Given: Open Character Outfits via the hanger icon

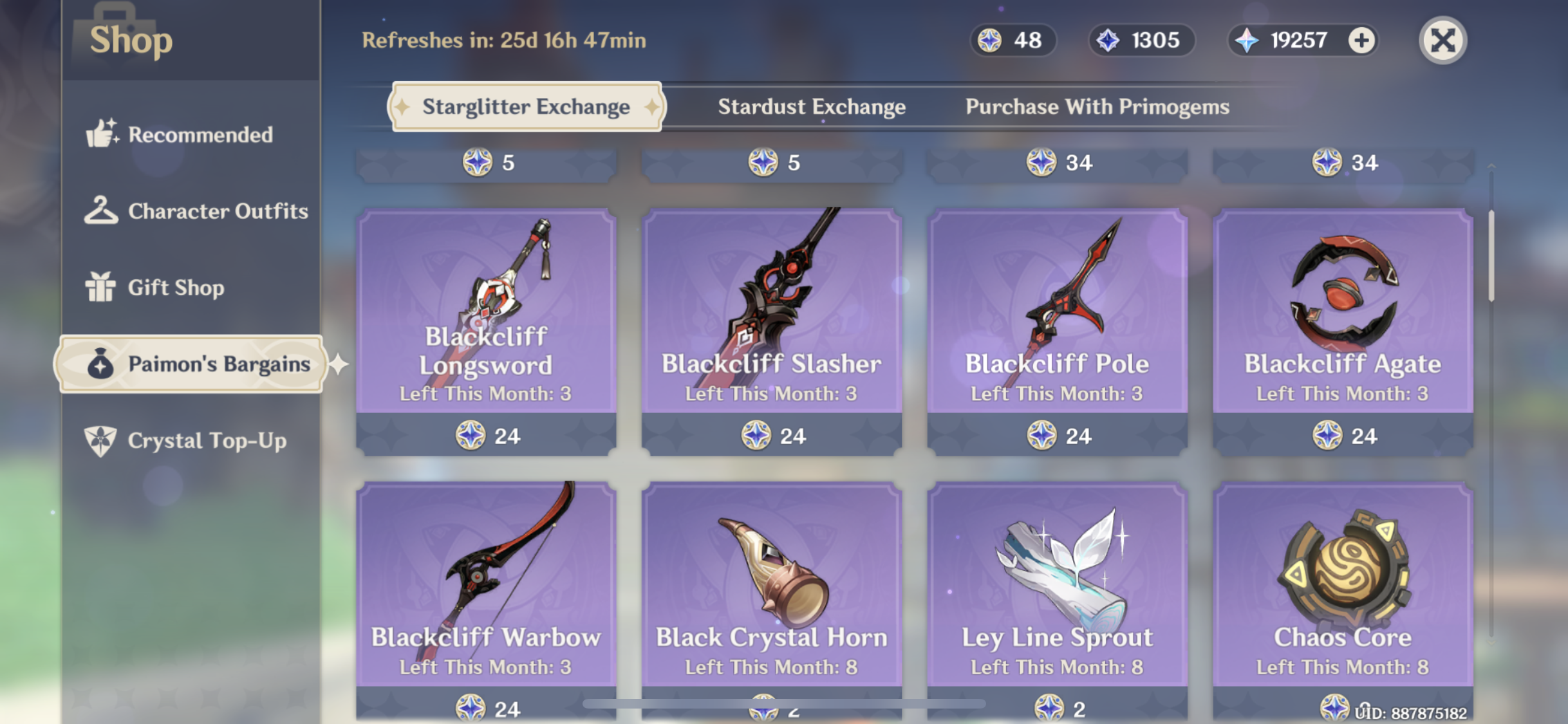Looking at the screenshot, I should [x=102, y=210].
